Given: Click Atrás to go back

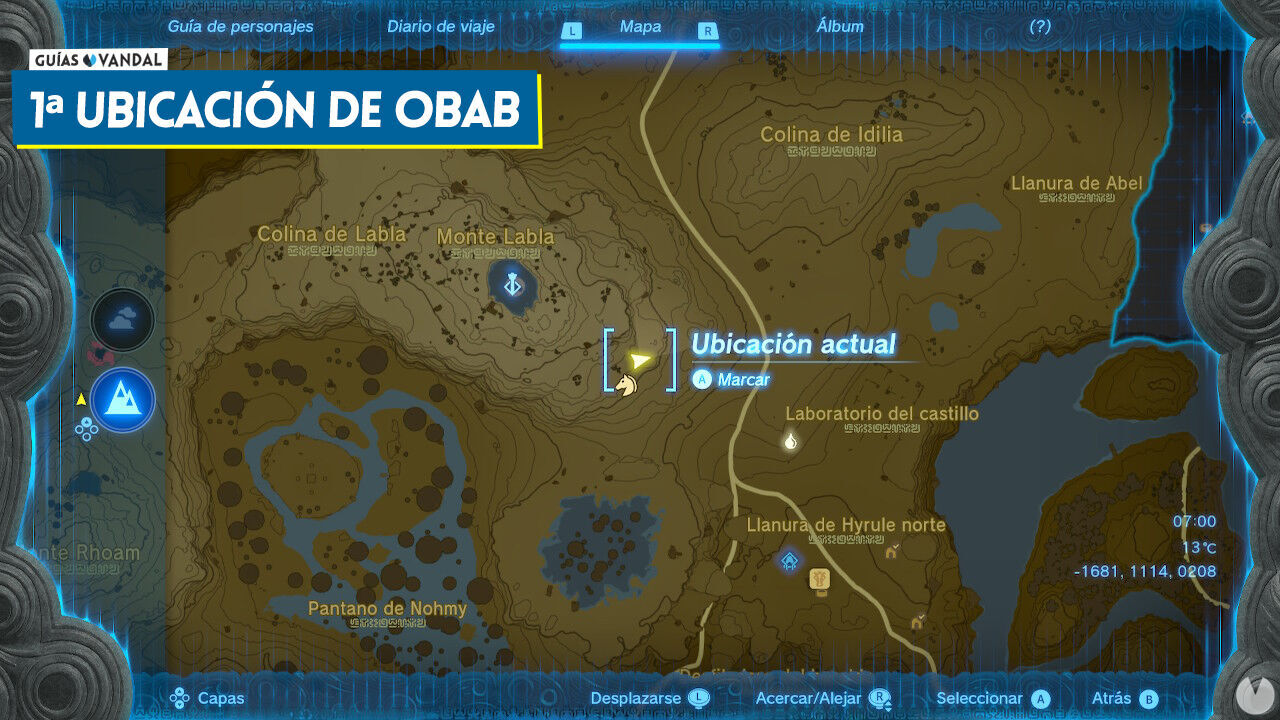Looking at the screenshot, I should 1124,698.
